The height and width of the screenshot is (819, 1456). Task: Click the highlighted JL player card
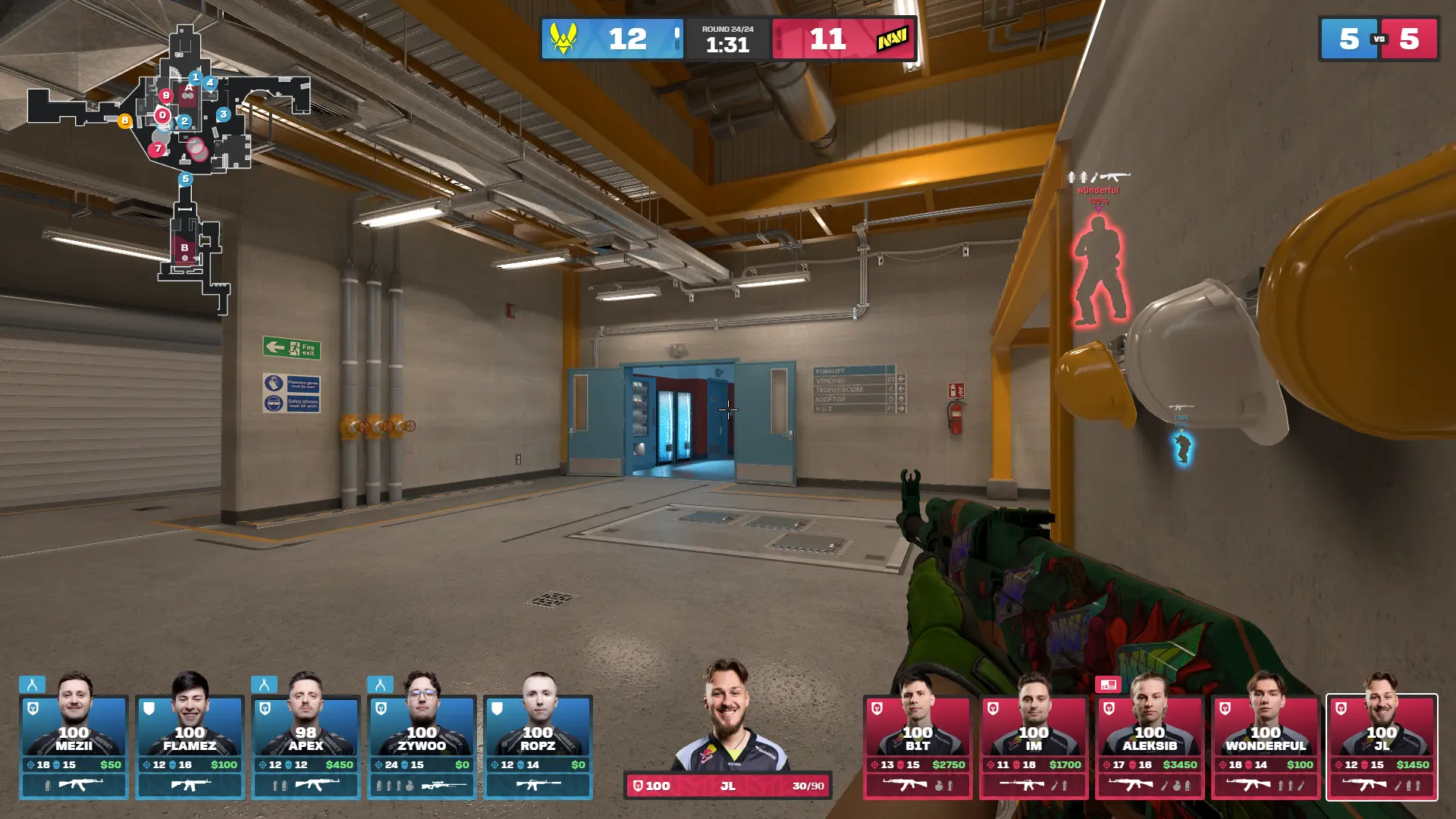click(1382, 747)
